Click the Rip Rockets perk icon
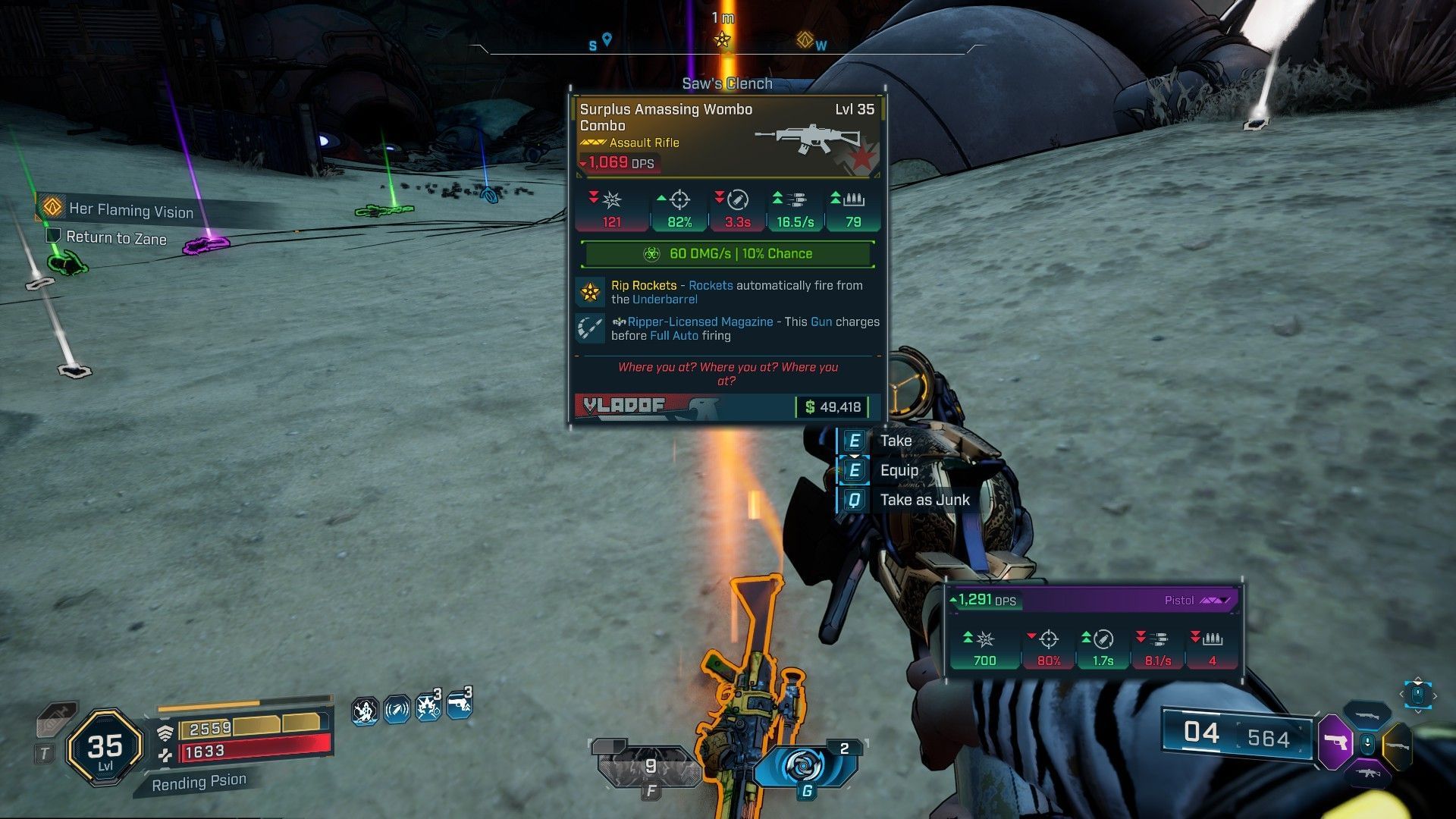This screenshot has height=819, width=1456. (590, 292)
